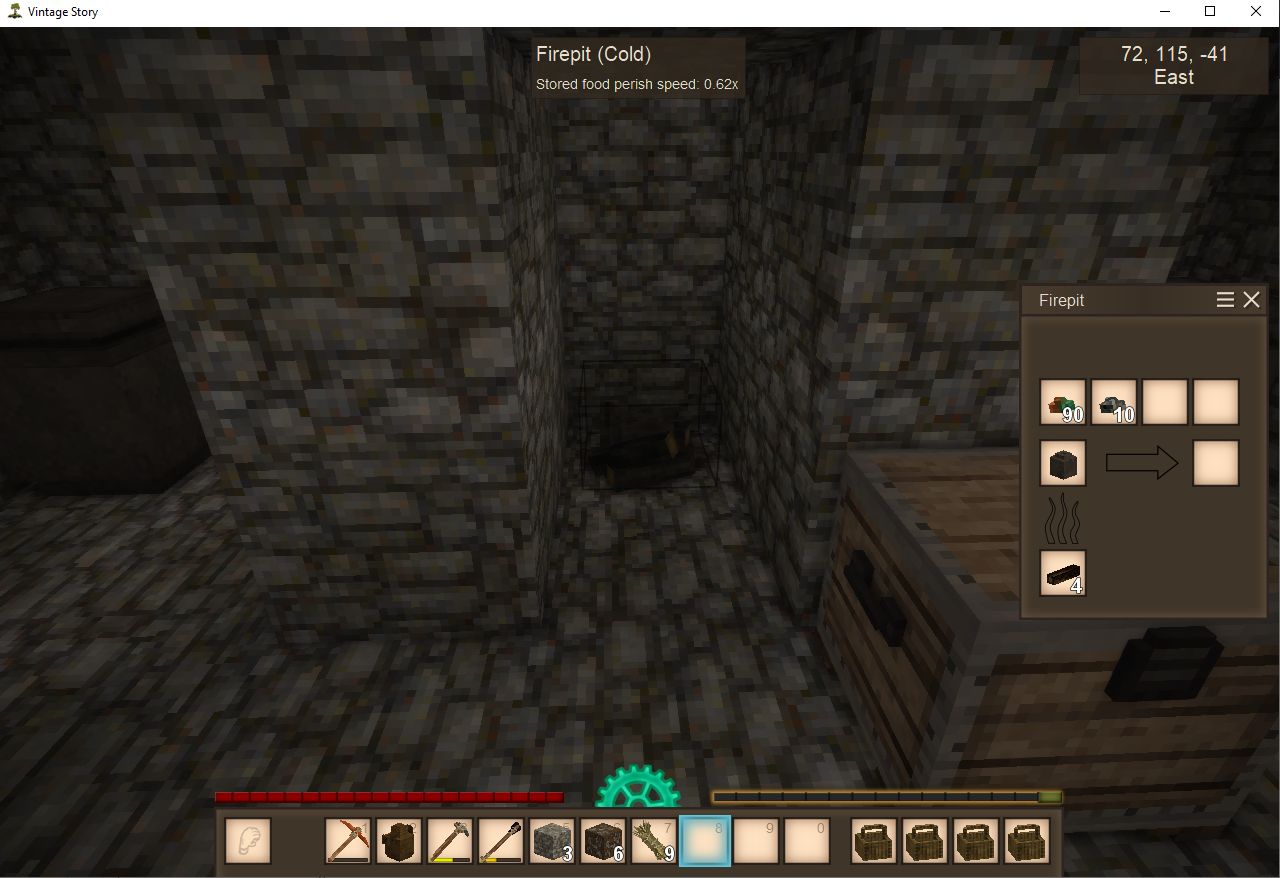Click the highlighted empty hotbar slot 8
Image resolution: width=1280 pixels, height=878 pixels.
click(705, 841)
